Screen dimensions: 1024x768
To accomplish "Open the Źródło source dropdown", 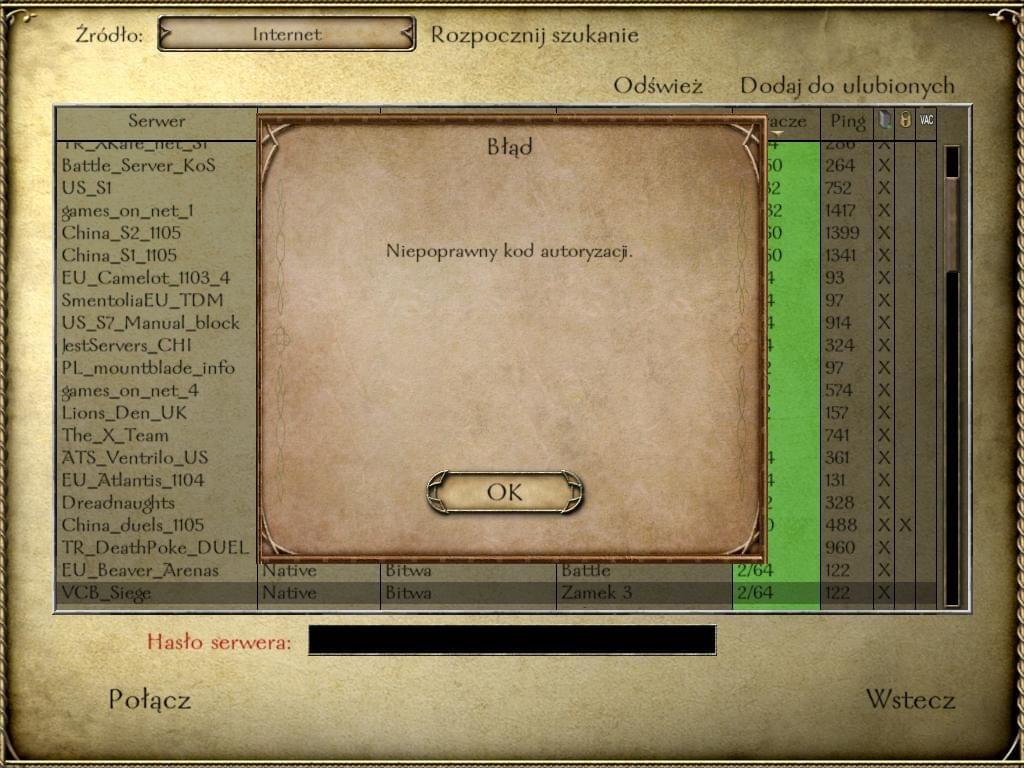I will tap(286, 34).
